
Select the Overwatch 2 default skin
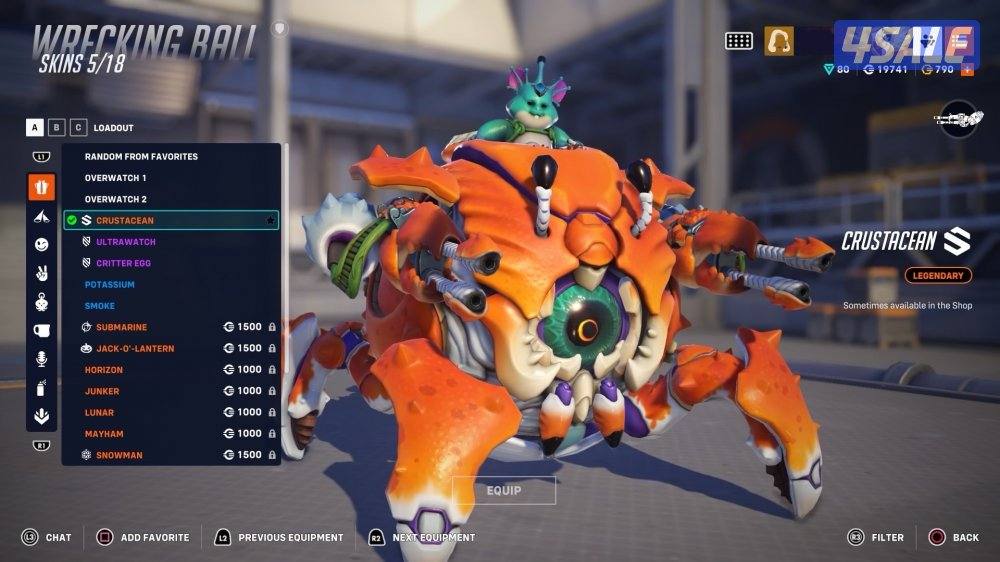point(115,199)
